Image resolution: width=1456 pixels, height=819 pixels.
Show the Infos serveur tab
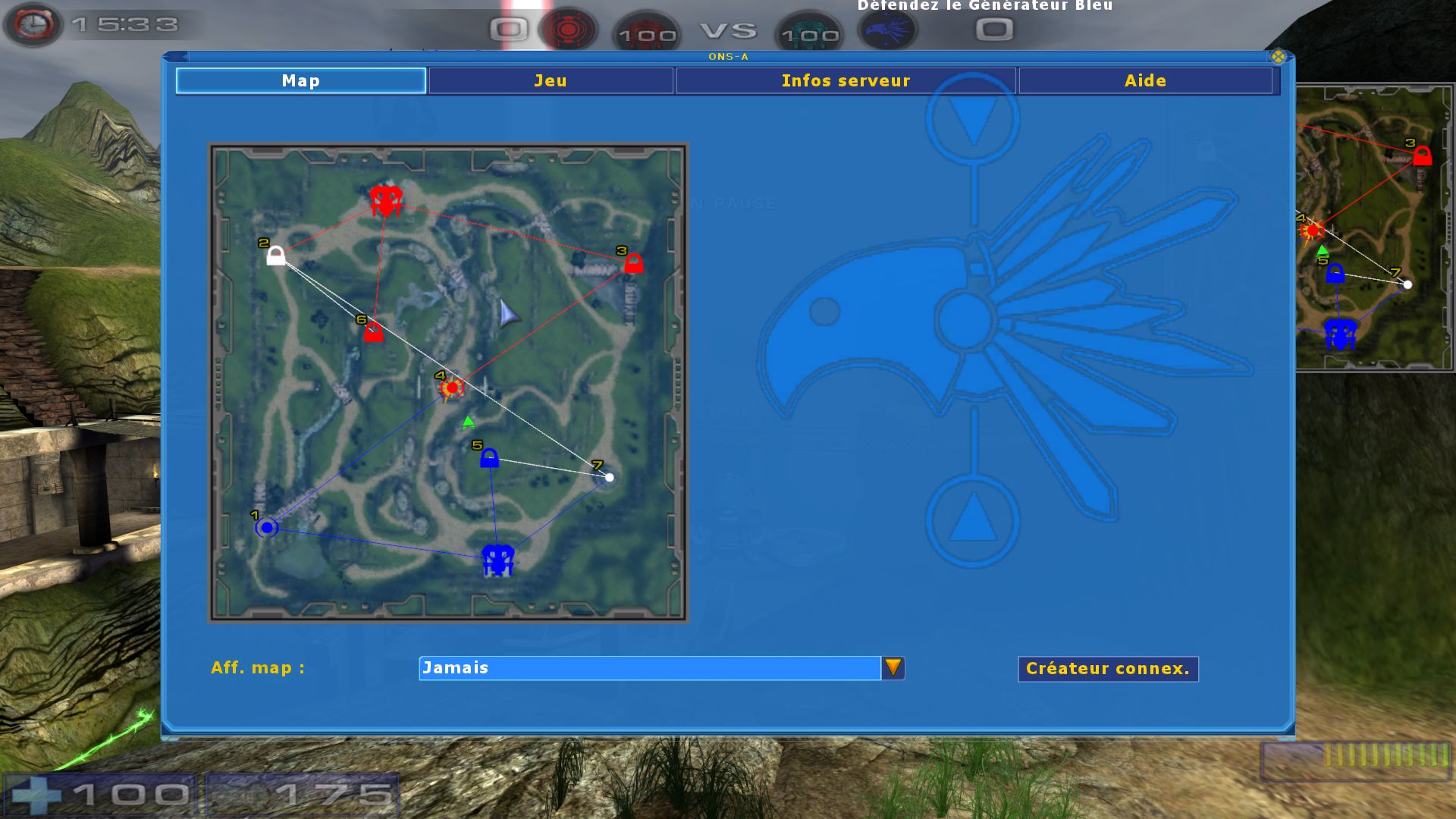tap(846, 80)
